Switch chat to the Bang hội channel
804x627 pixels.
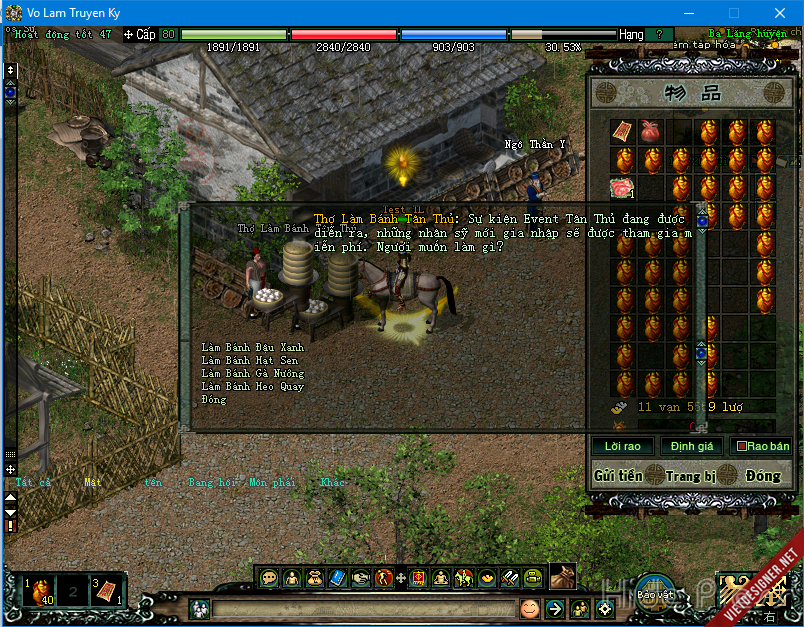pos(210,483)
